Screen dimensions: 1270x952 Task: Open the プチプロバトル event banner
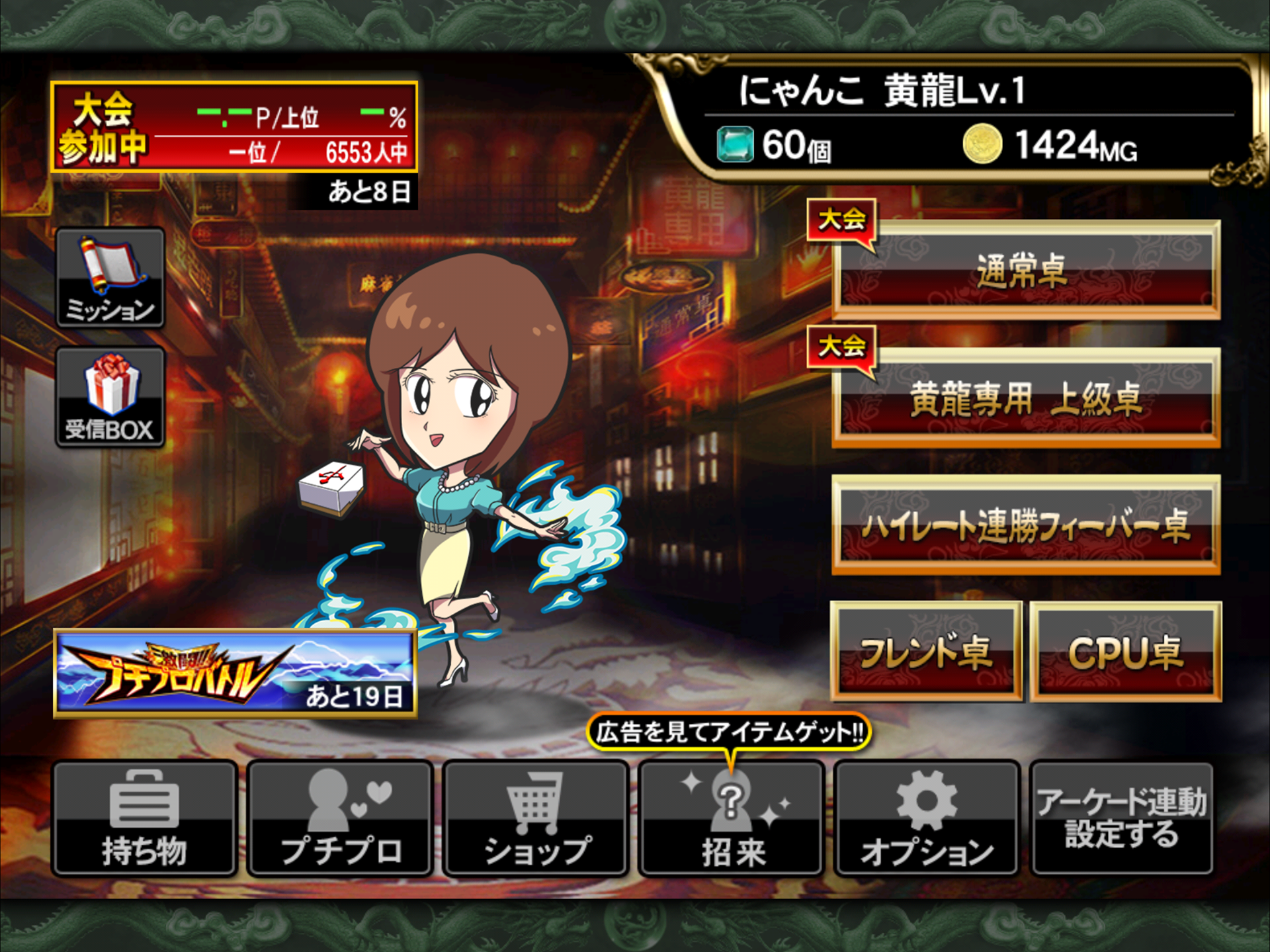pyautogui.click(x=235, y=673)
